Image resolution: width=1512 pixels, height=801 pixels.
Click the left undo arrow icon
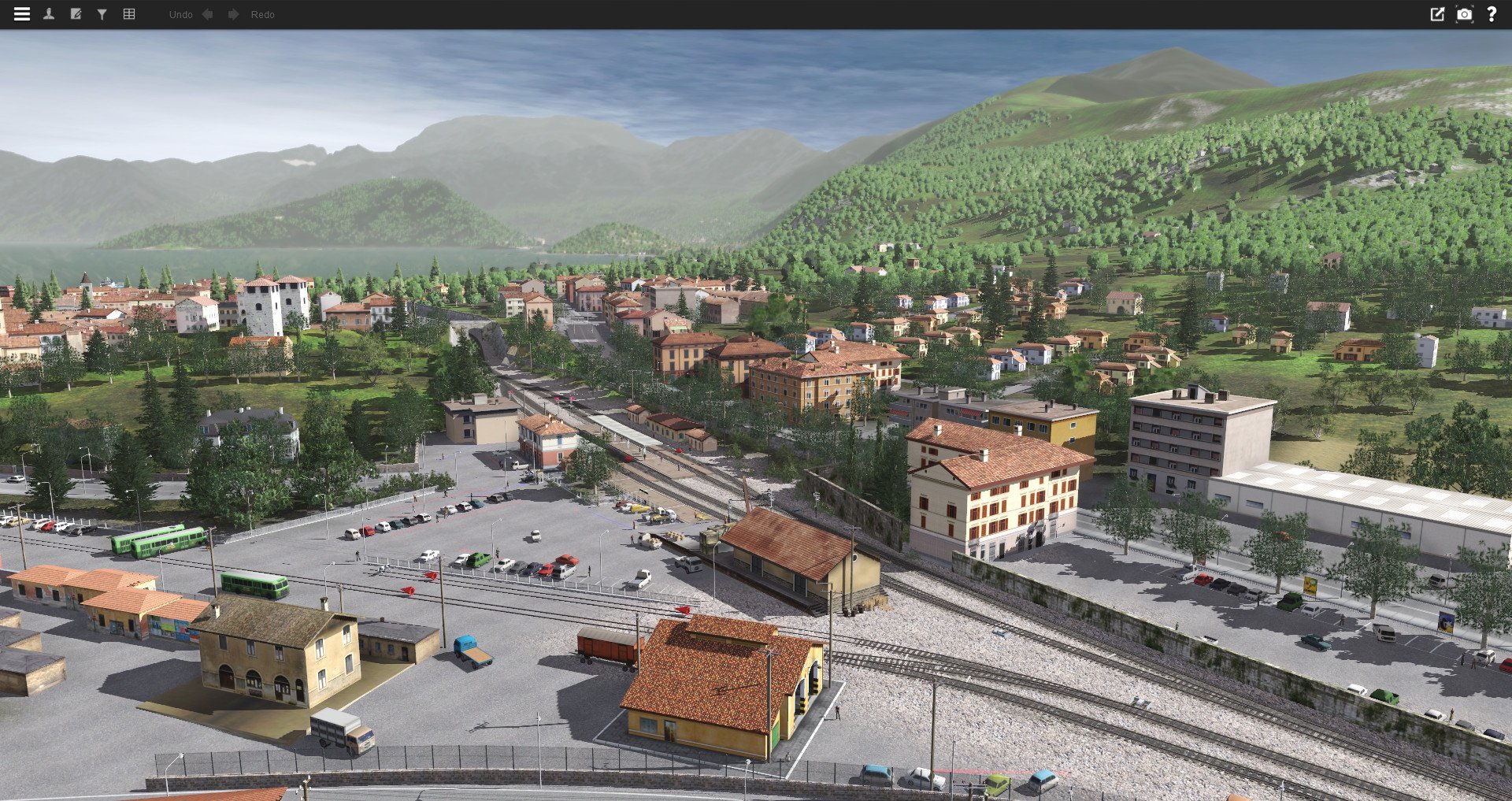pyautogui.click(x=207, y=13)
